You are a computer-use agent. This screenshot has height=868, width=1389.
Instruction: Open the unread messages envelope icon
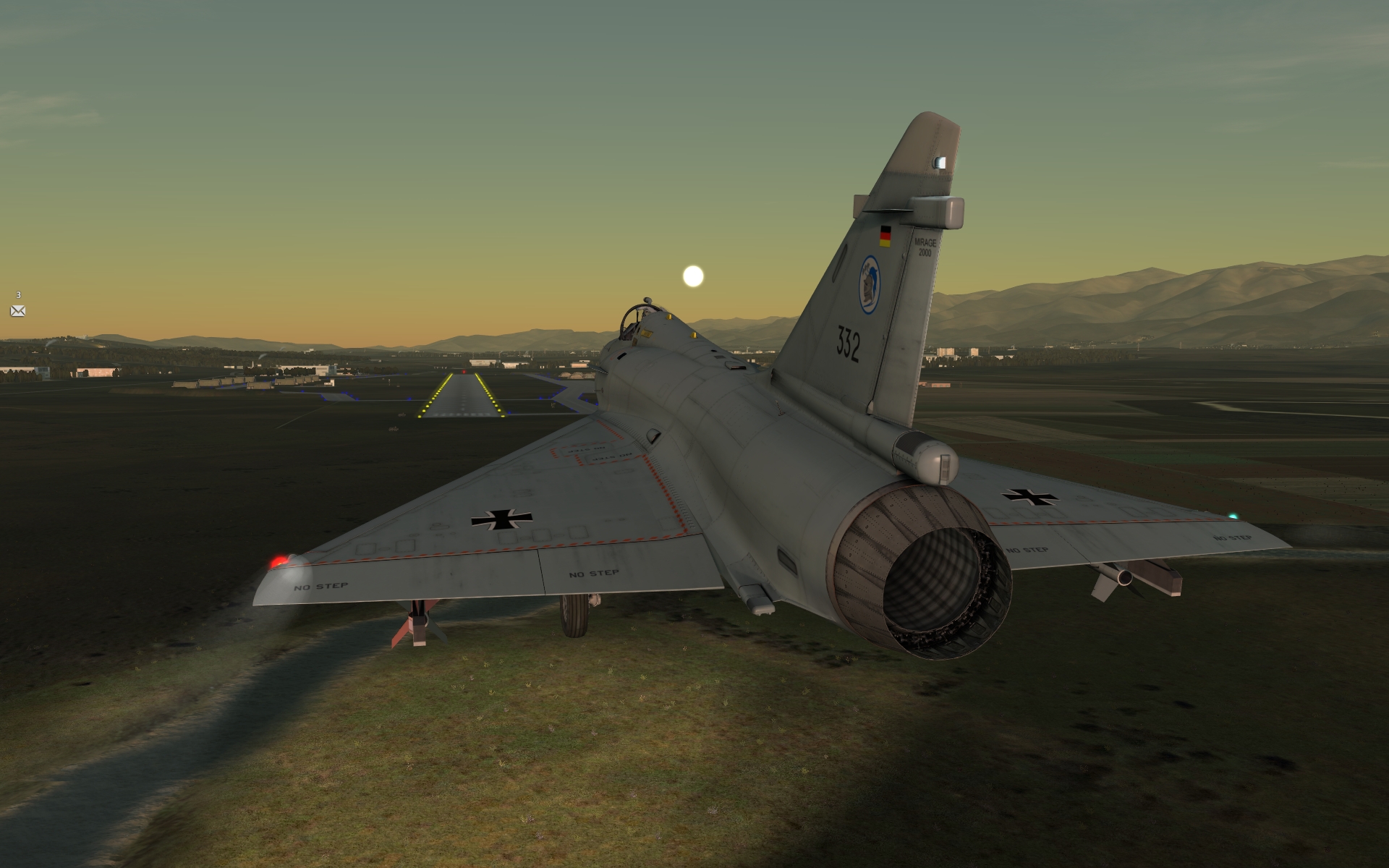[x=18, y=311]
